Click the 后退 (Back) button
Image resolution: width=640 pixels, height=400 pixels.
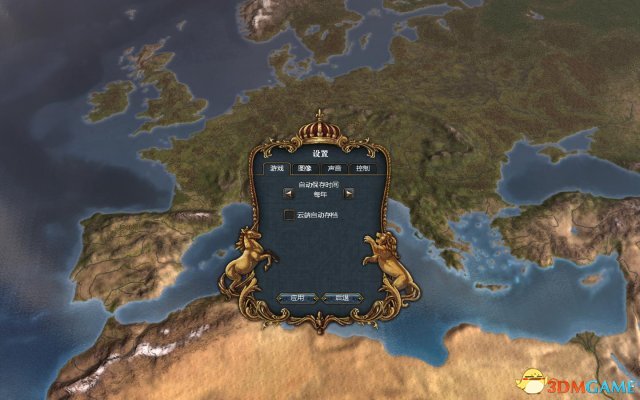(x=339, y=297)
